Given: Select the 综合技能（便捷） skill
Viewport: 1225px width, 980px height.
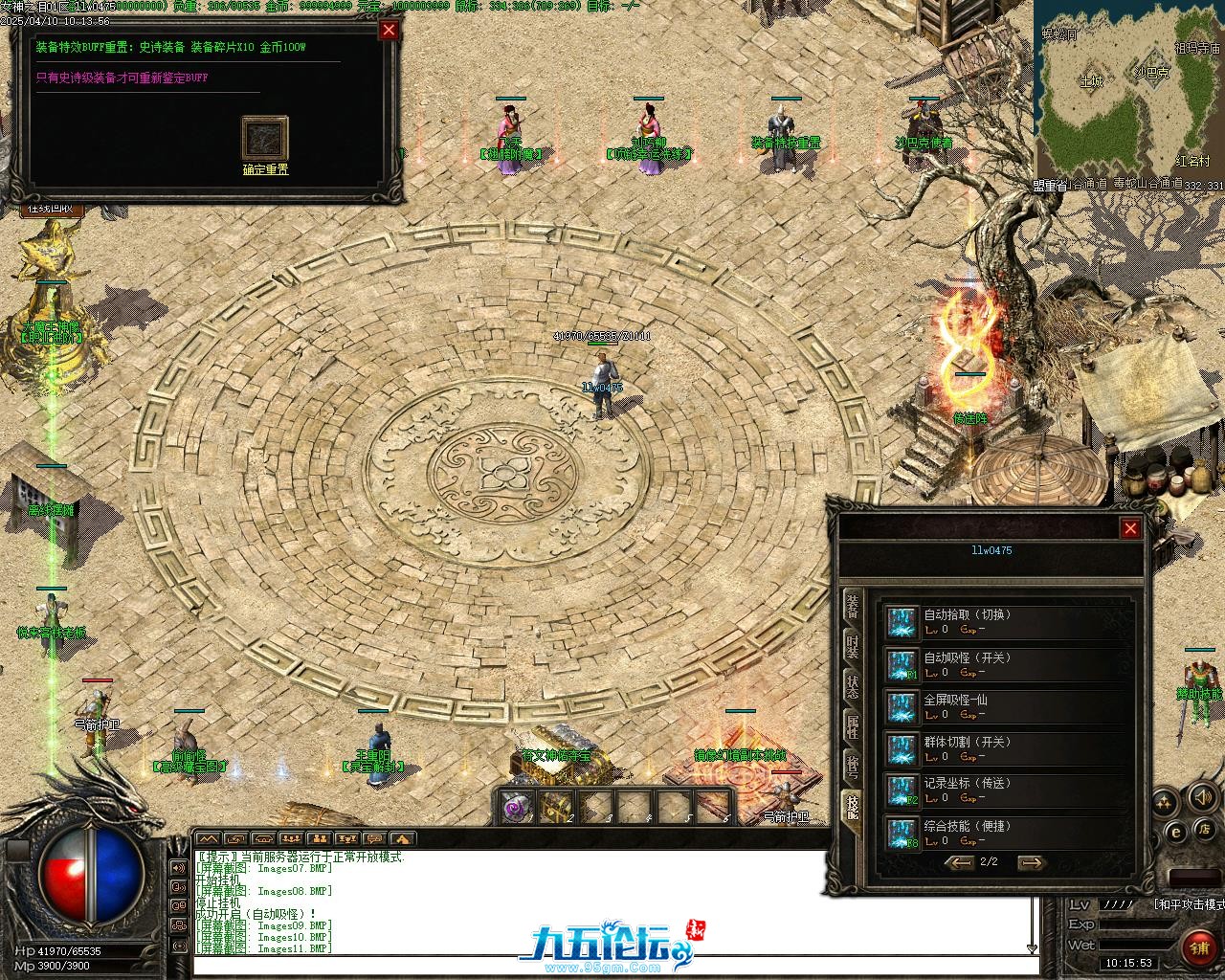Looking at the screenshot, I should [x=902, y=833].
